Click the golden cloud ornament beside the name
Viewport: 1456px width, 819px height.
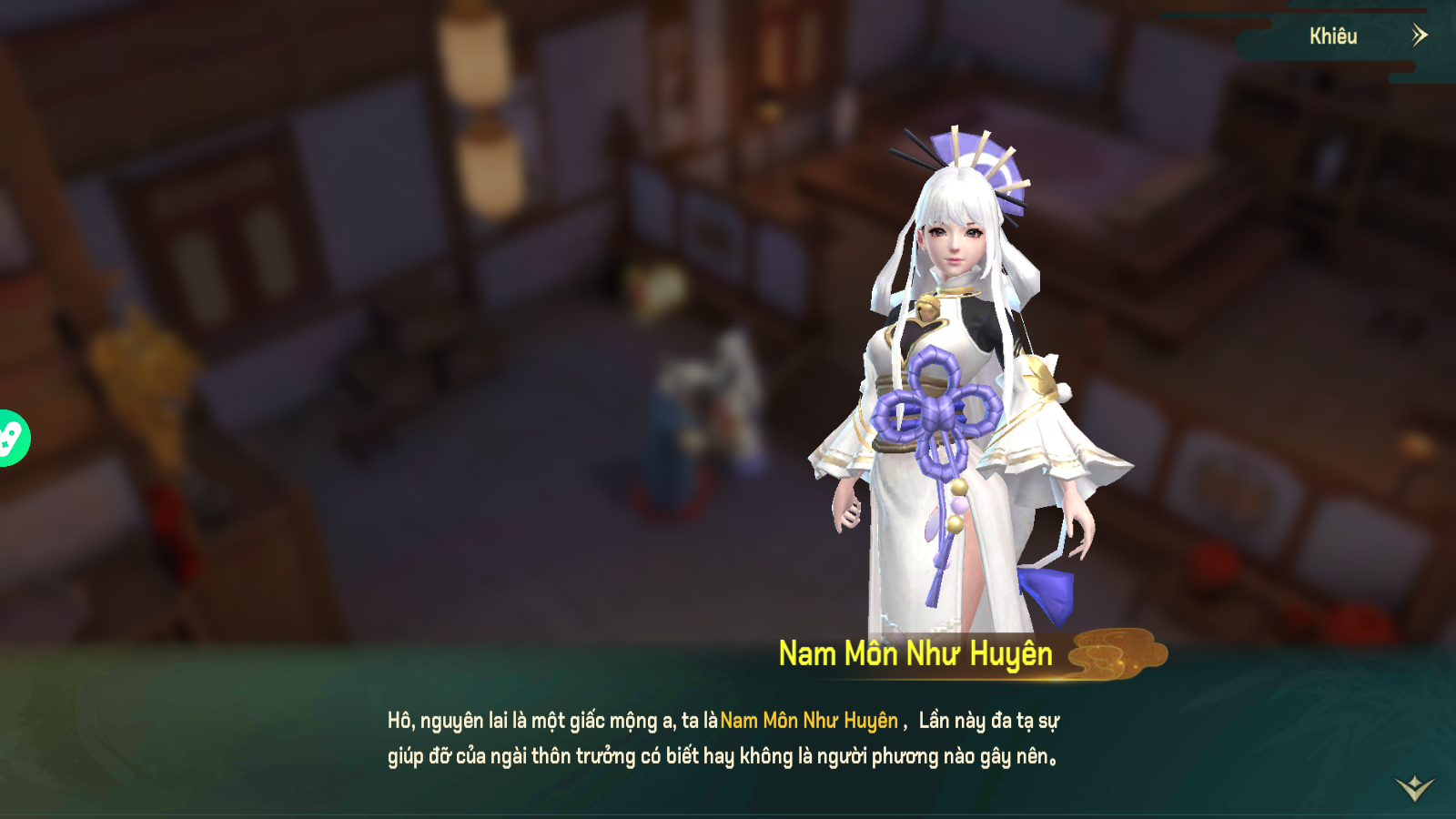(x=1114, y=651)
